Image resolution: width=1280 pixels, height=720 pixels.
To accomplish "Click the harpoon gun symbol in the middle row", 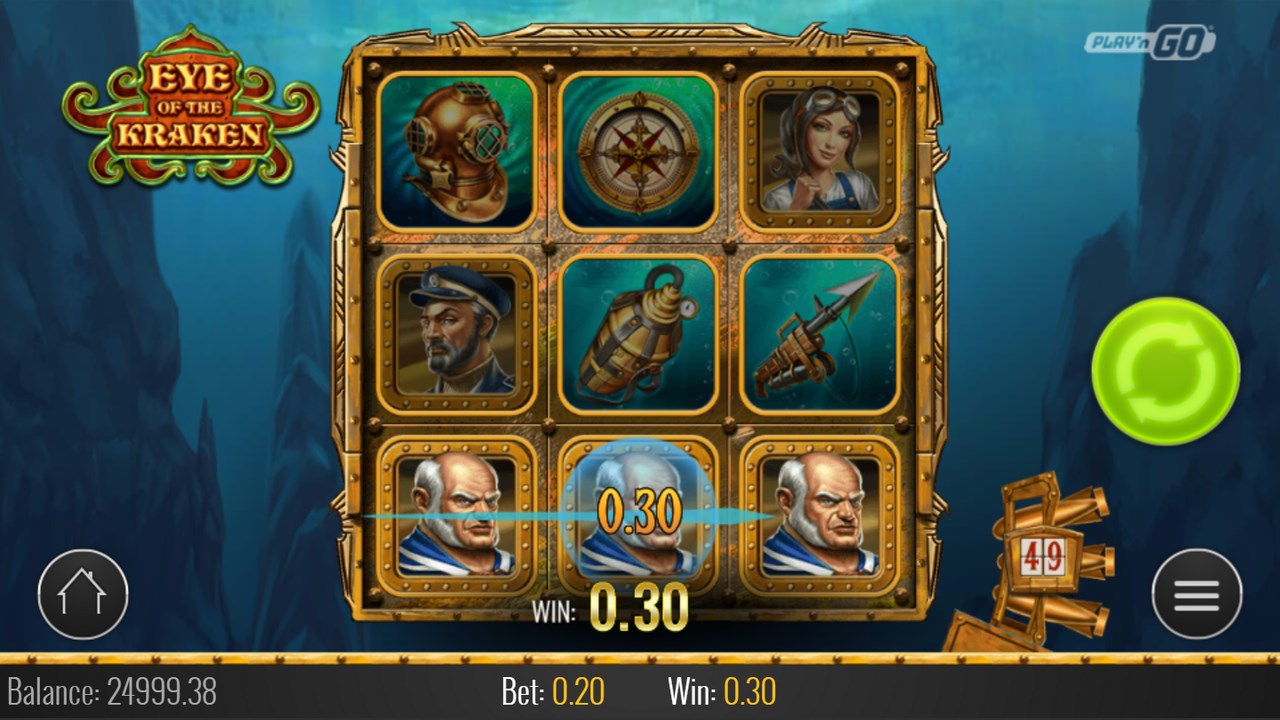I will (x=820, y=335).
